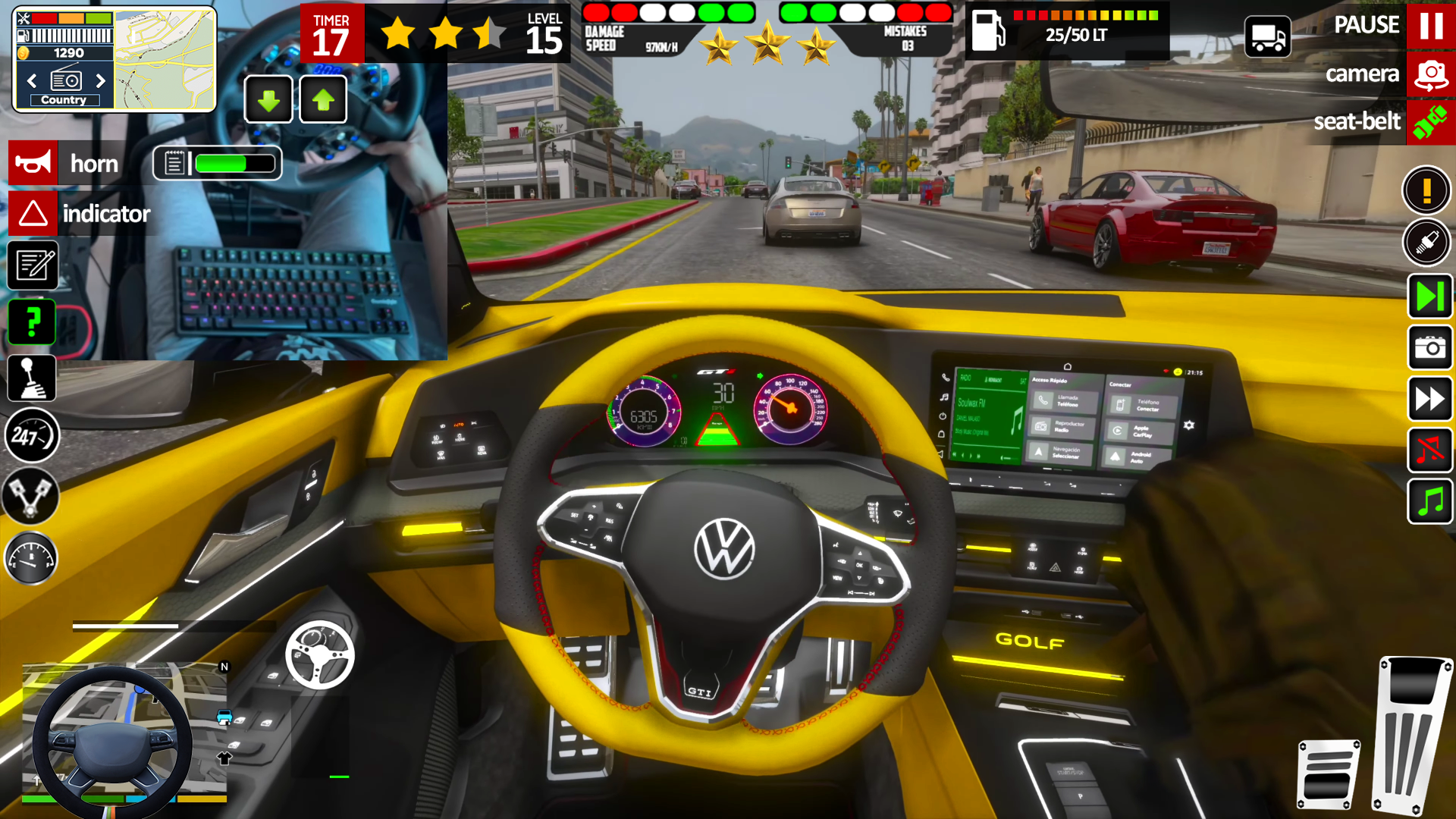Select the green question mark help icon
Screen dimensions: 1456x819
click(32, 322)
